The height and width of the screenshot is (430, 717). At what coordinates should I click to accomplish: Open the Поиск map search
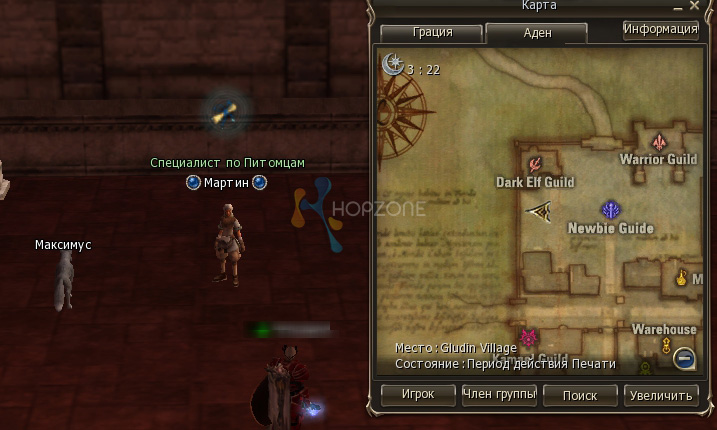580,394
